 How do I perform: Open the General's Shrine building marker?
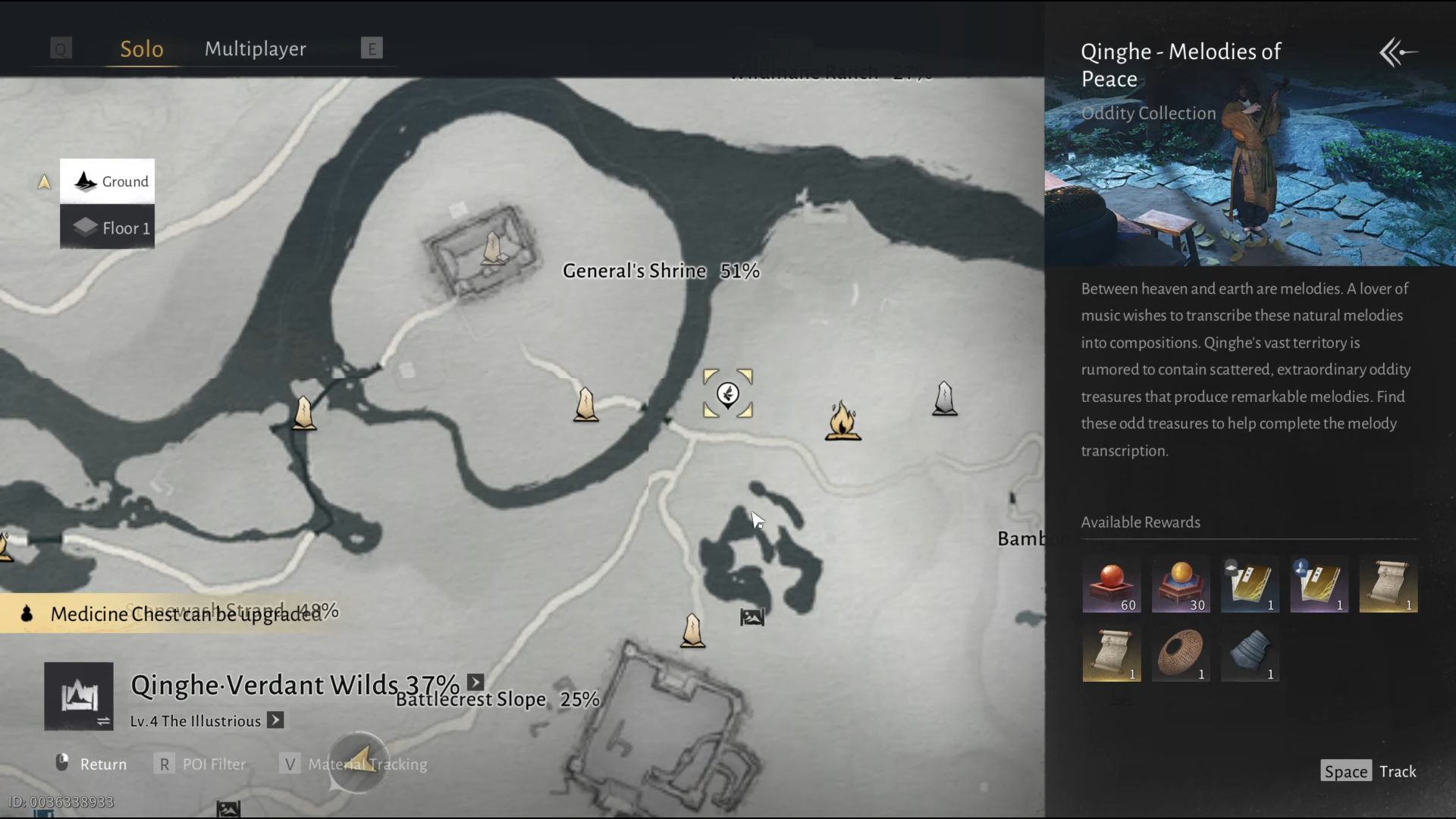(x=493, y=249)
